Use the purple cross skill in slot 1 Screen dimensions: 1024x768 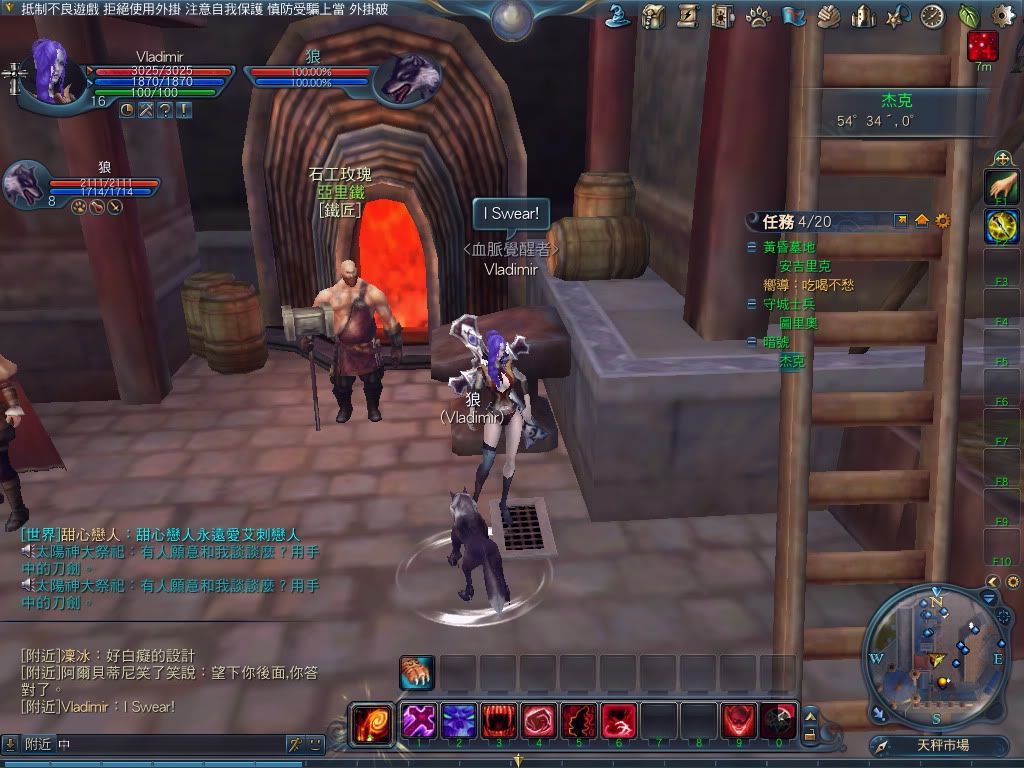(417, 720)
